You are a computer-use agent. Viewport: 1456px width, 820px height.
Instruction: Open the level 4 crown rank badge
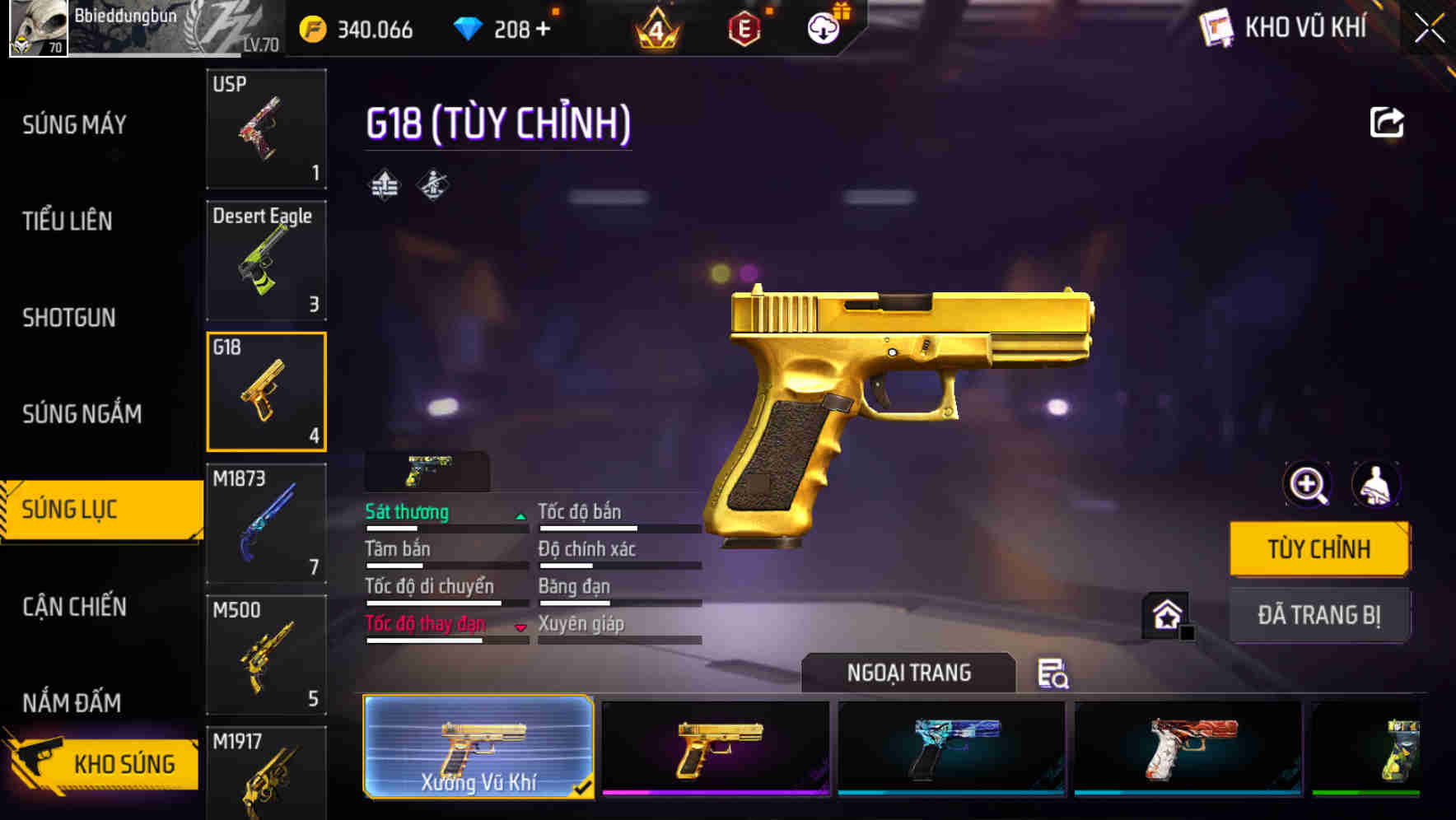(x=655, y=29)
